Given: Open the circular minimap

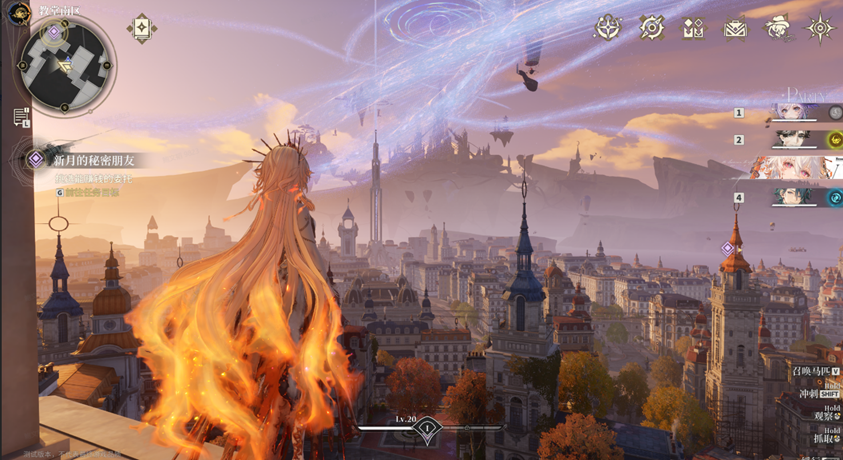Looking at the screenshot, I should click(x=66, y=67).
